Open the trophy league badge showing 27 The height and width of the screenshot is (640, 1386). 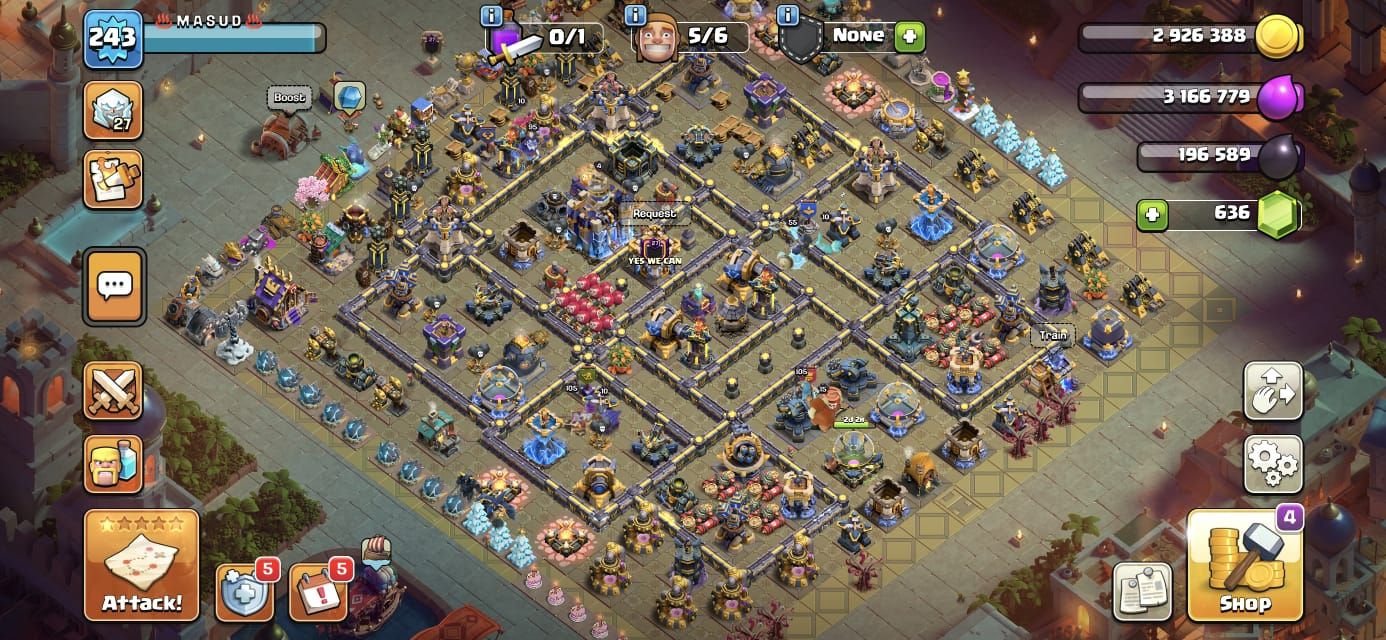[112, 110]
